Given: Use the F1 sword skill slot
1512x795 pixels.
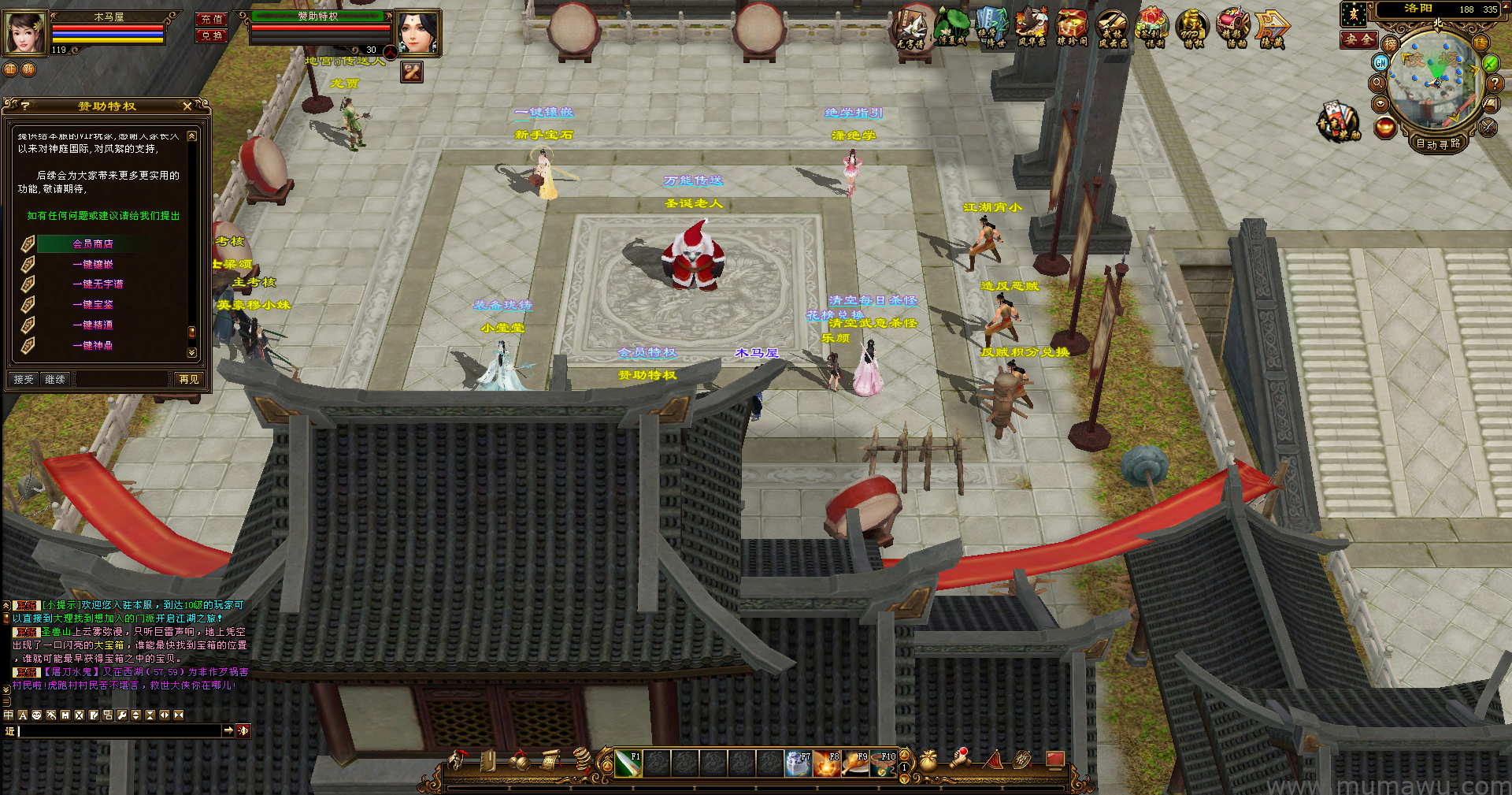Looking at the screenshot, I should tap(628, 763).
